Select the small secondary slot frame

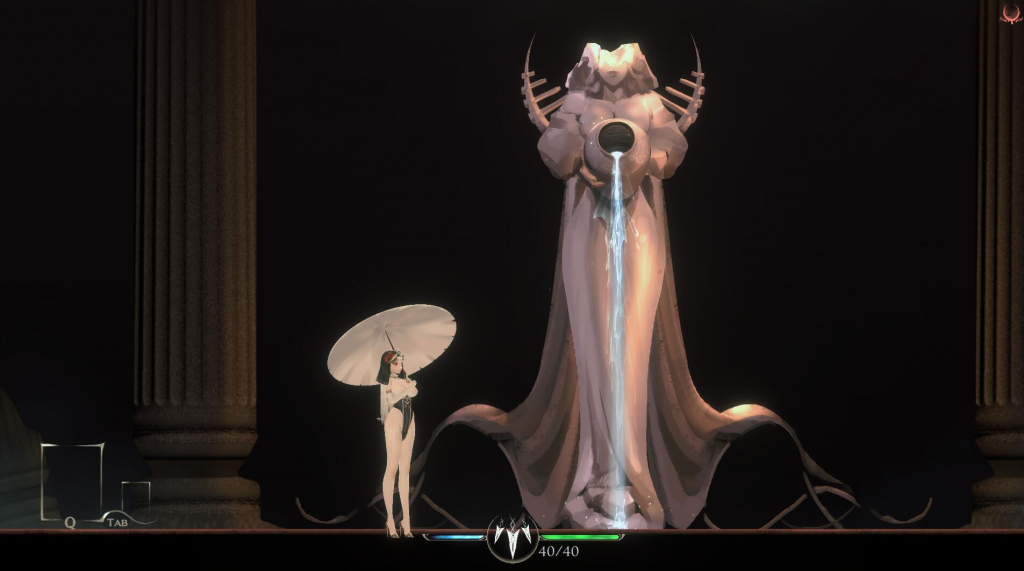[x=135, y=498]
